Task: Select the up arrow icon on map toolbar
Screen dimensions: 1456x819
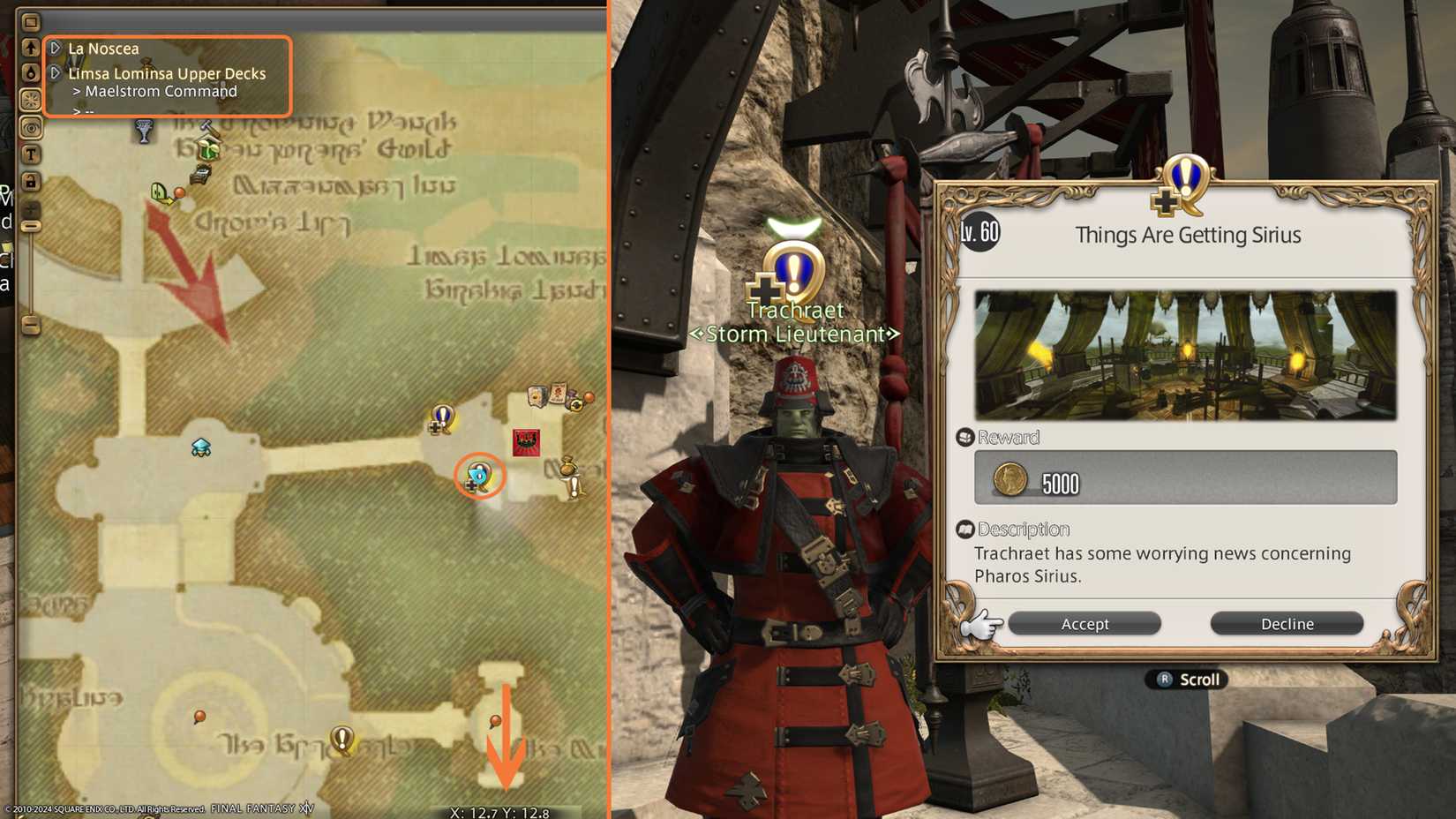Action: (x=31, y=49)
